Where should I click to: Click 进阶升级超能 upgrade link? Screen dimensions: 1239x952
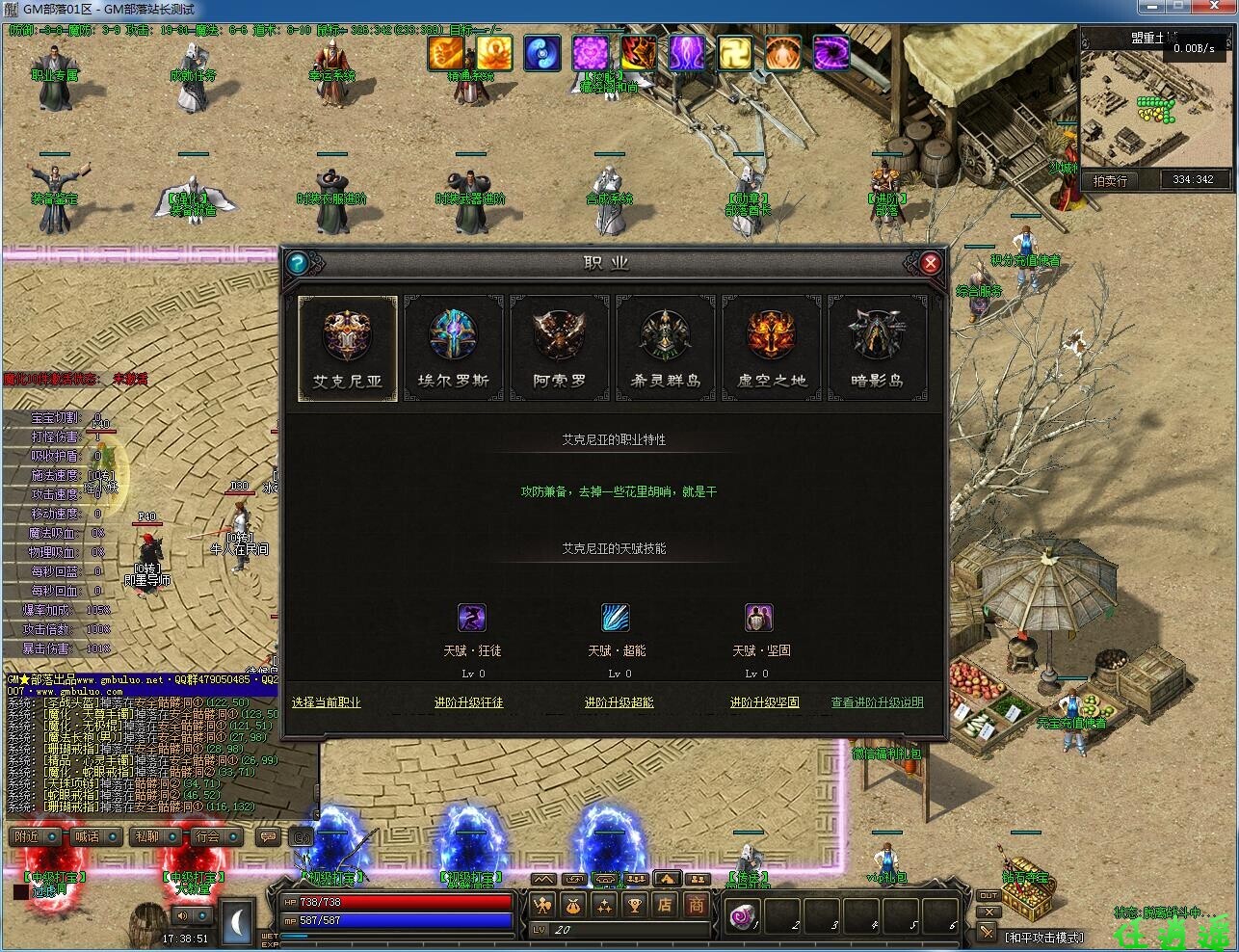619,702
